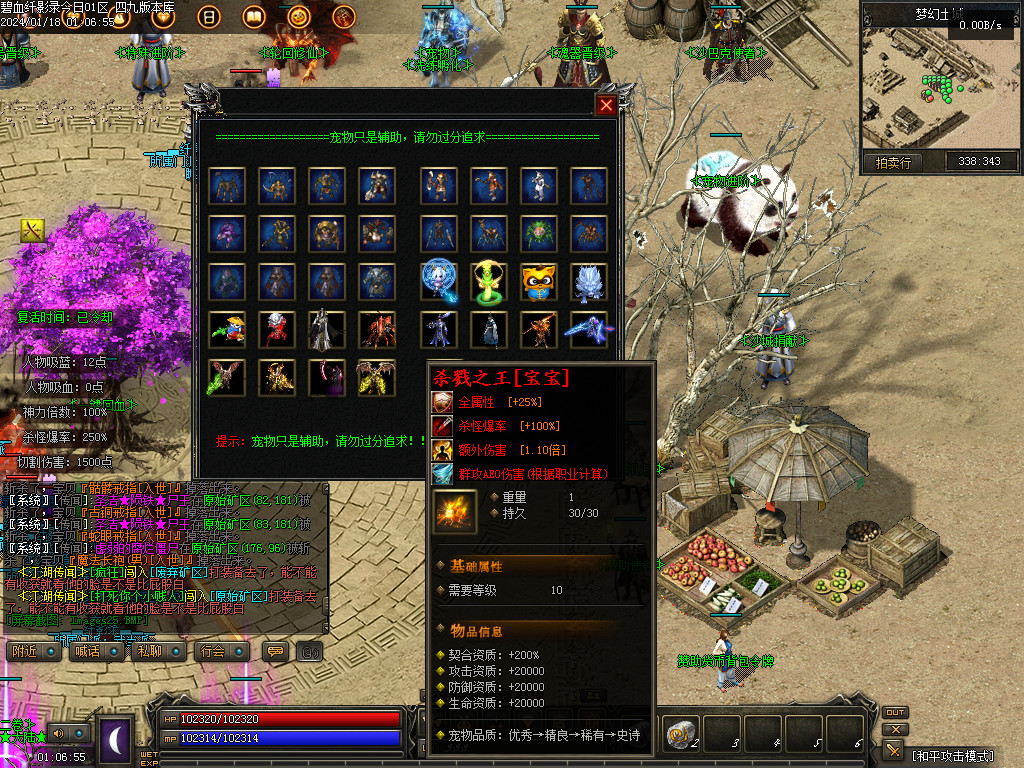Choose the straw-hat pet with green blade

pos(229,330)
